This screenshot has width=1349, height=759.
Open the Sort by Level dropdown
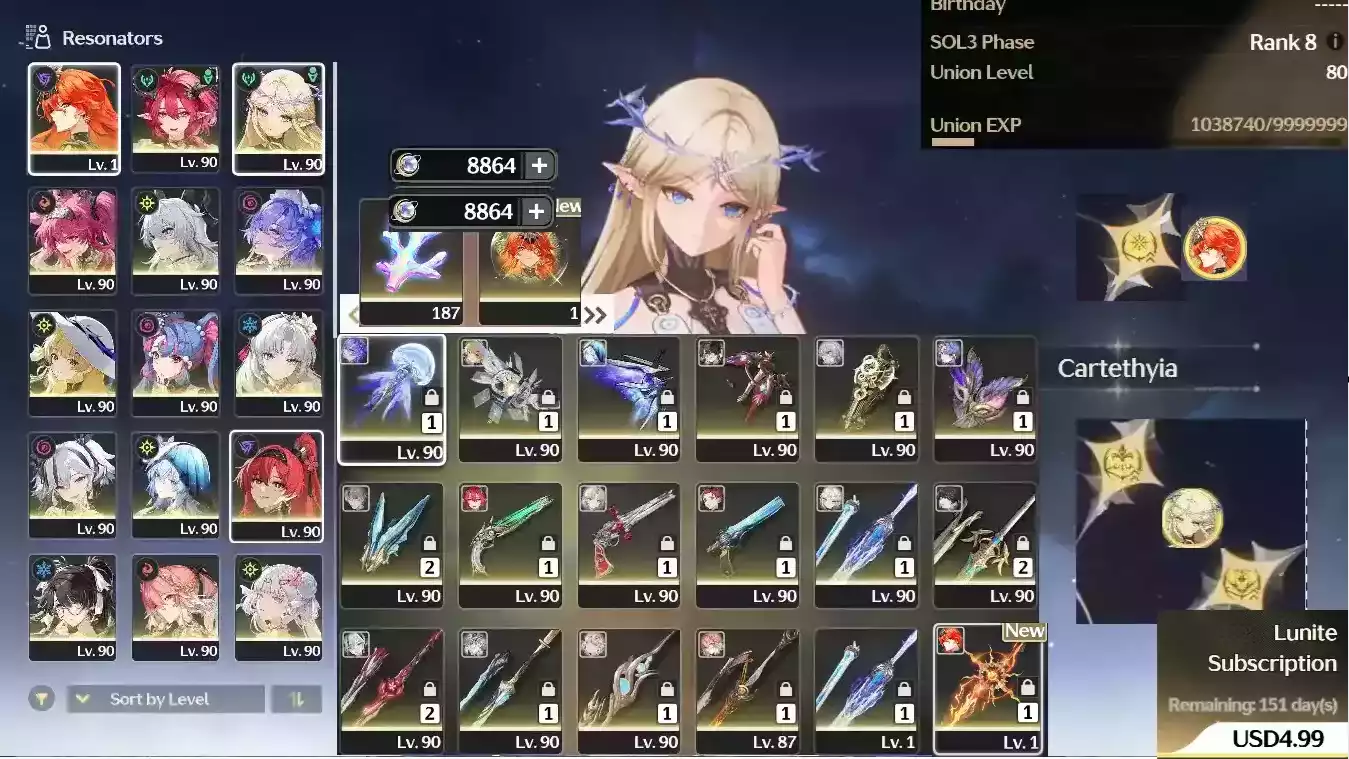pos(166,699)
